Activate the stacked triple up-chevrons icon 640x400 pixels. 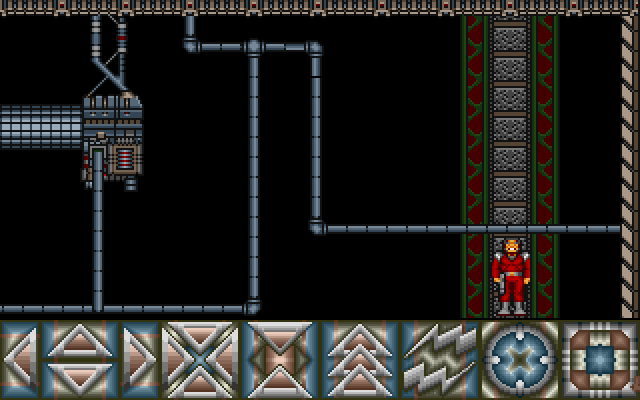(360, 358)
